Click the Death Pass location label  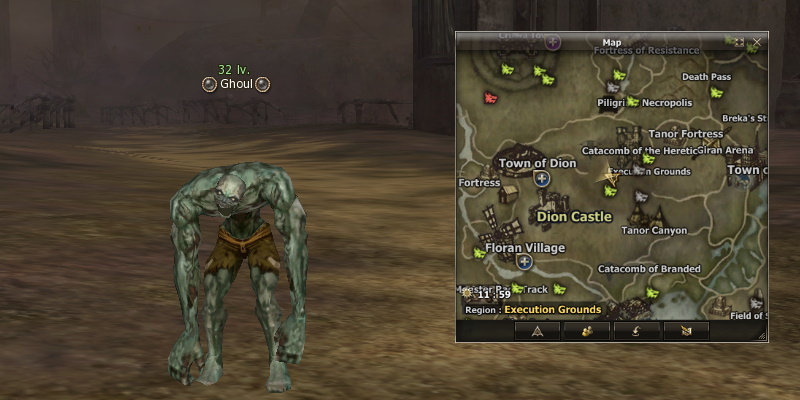click(706, 76)
